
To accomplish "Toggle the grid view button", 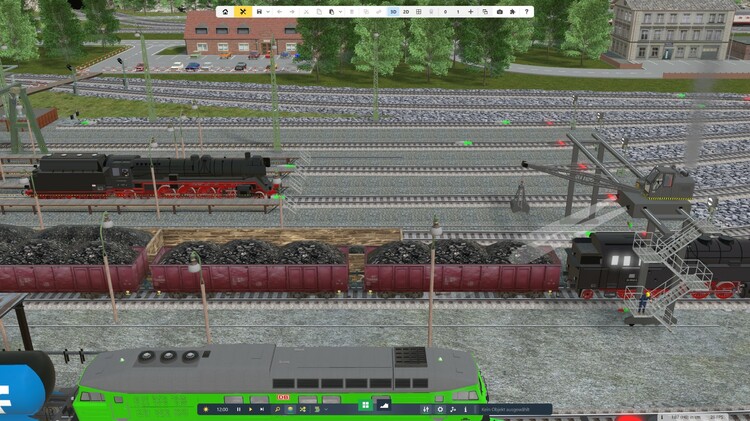I will click(x=418, y=12).
